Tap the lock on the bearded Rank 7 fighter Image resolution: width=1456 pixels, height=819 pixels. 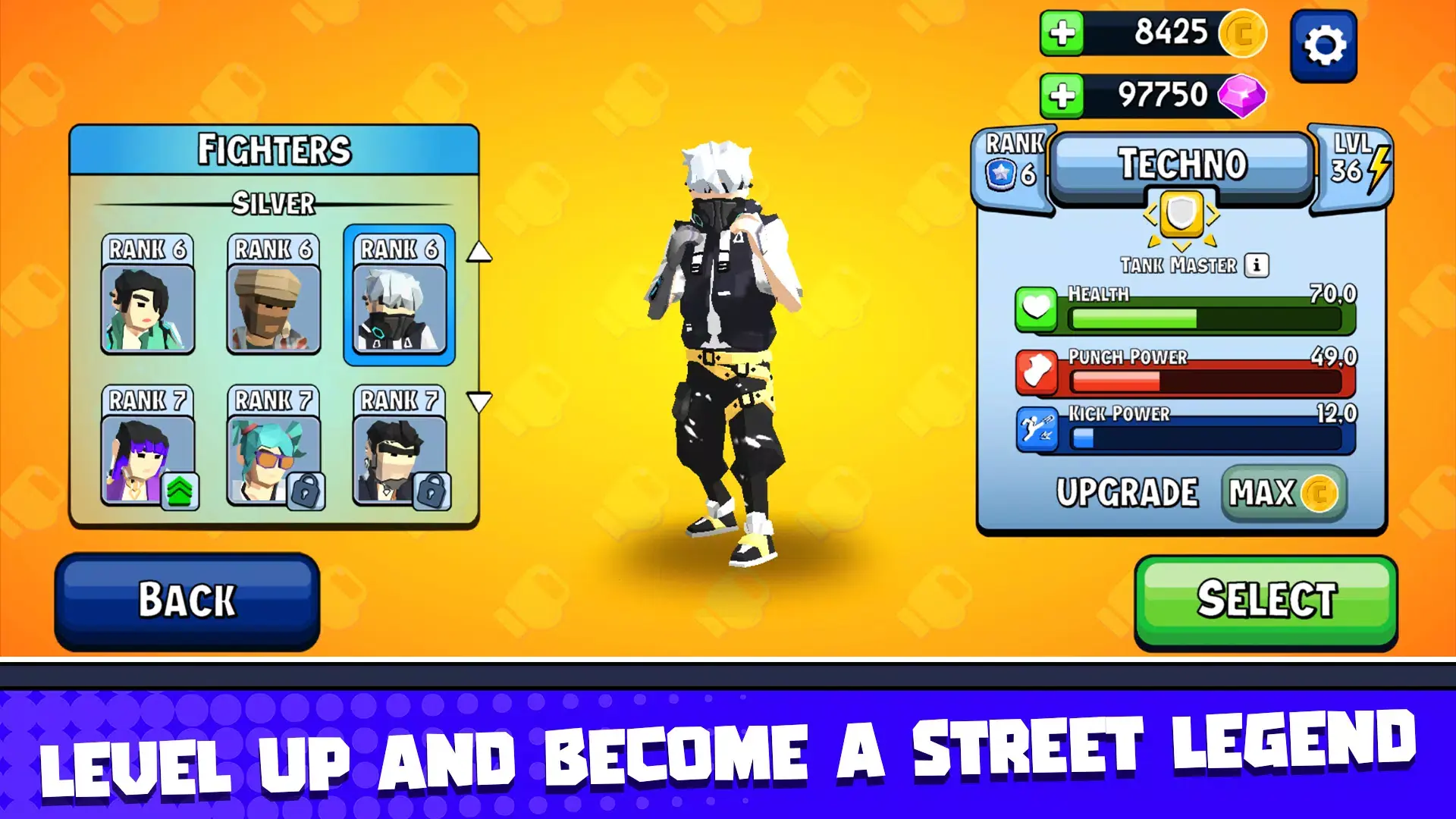tap(431, 492)
